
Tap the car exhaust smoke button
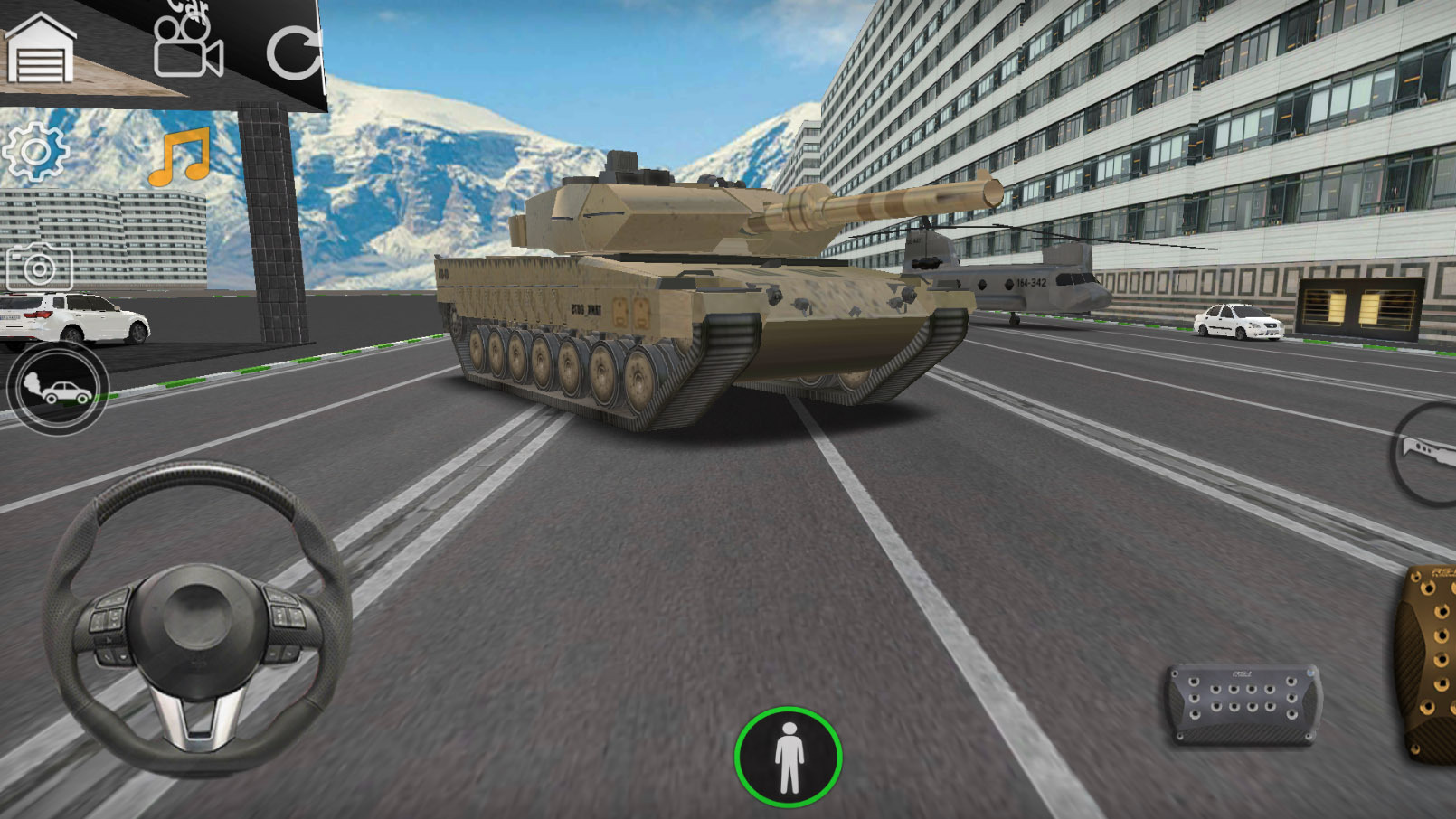click(58, 388)
